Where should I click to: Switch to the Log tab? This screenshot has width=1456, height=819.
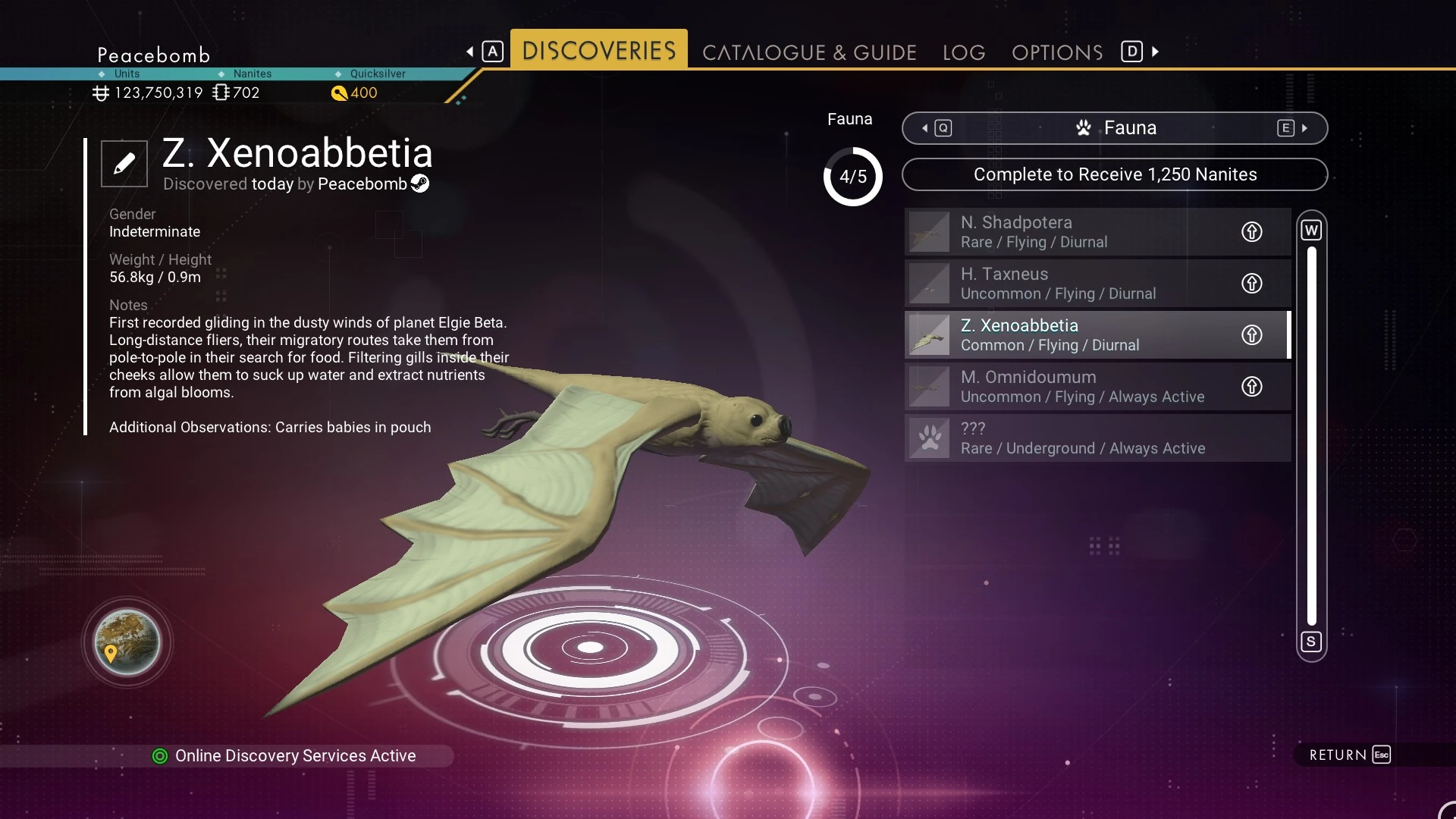964,52
